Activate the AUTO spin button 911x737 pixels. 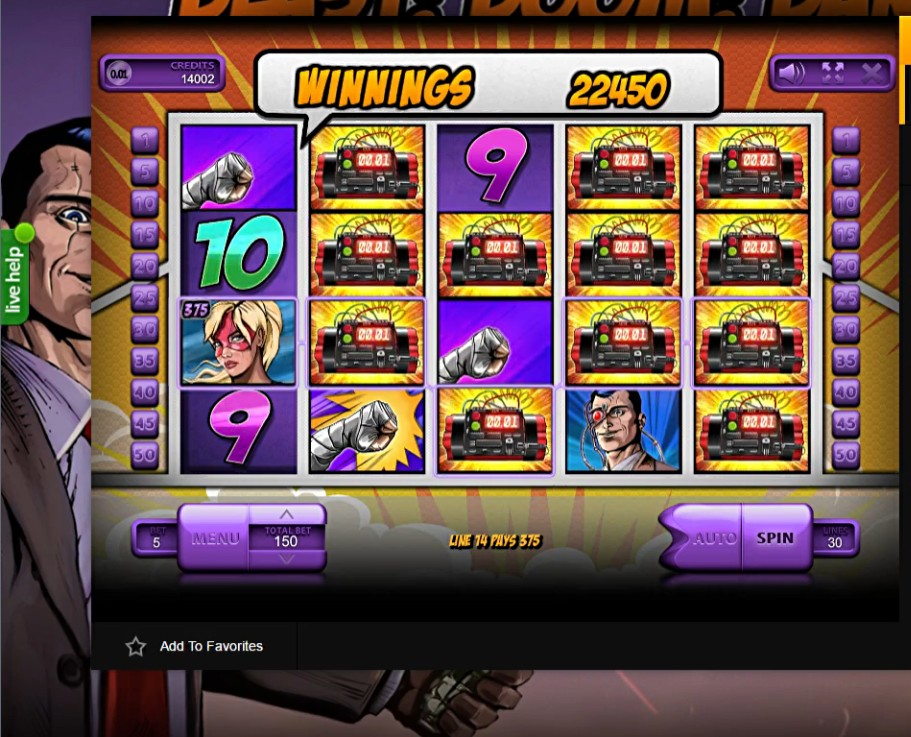(x=712, y=538)
